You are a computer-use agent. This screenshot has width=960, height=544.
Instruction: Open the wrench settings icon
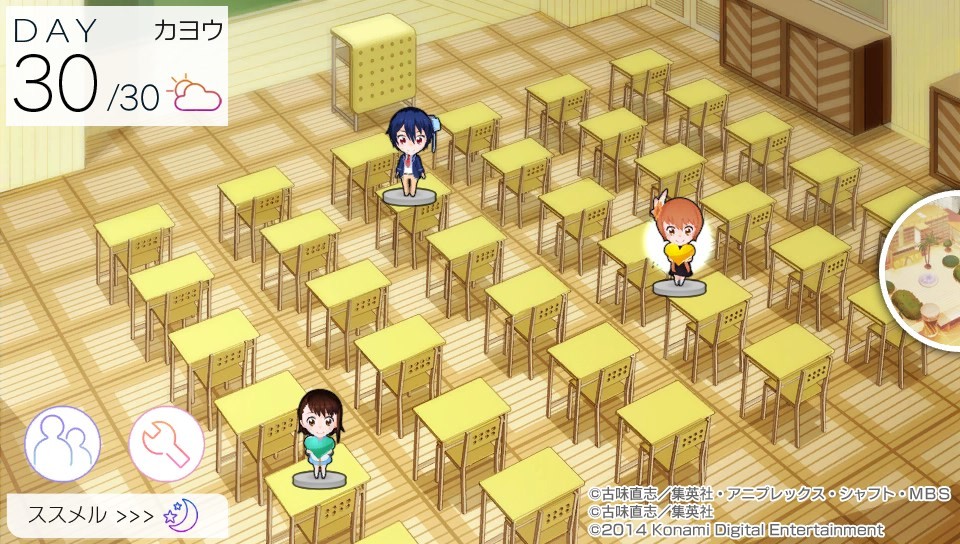coord(166,443)
